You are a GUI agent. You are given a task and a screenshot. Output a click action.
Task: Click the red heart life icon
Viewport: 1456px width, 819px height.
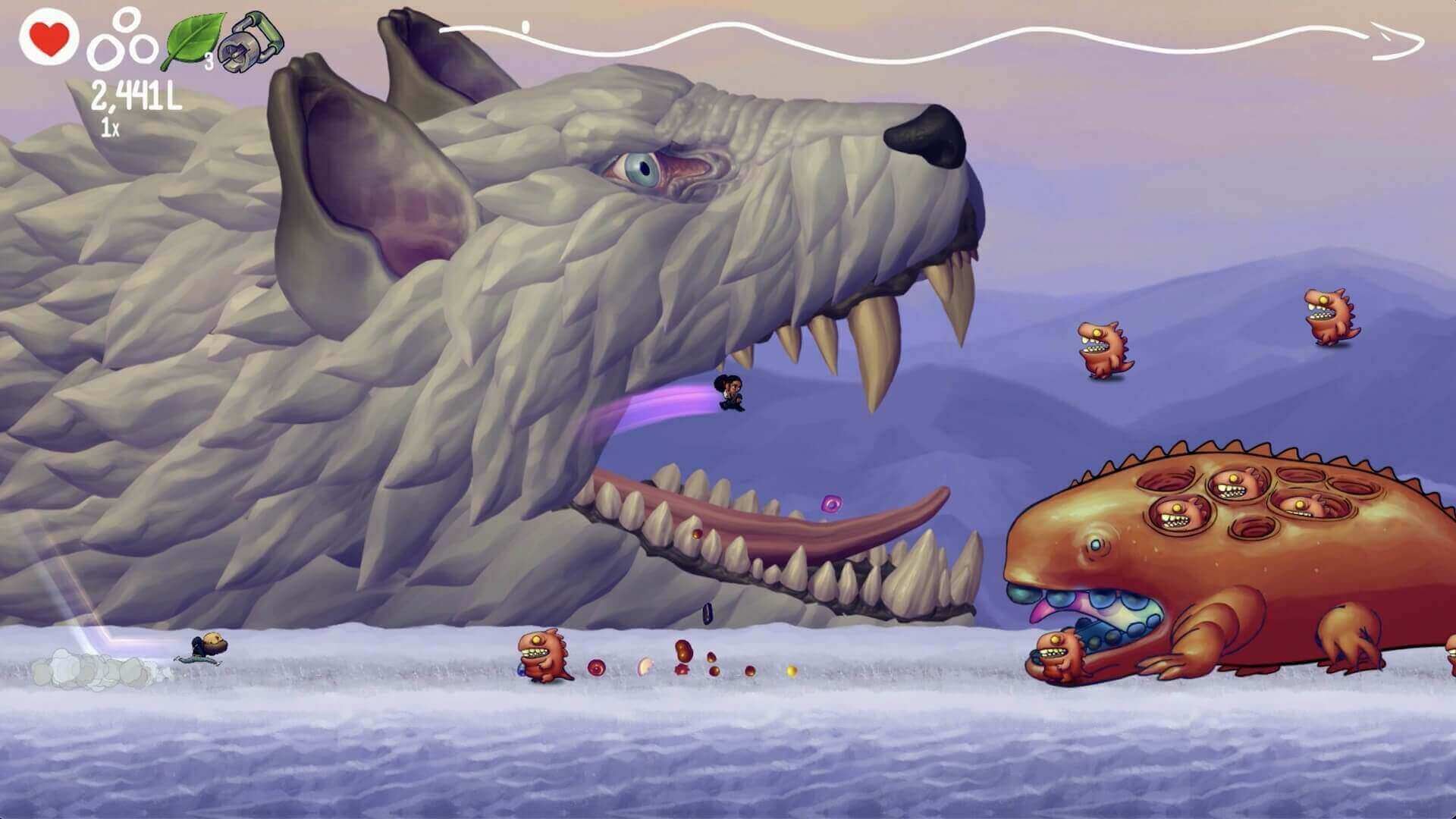49,38
